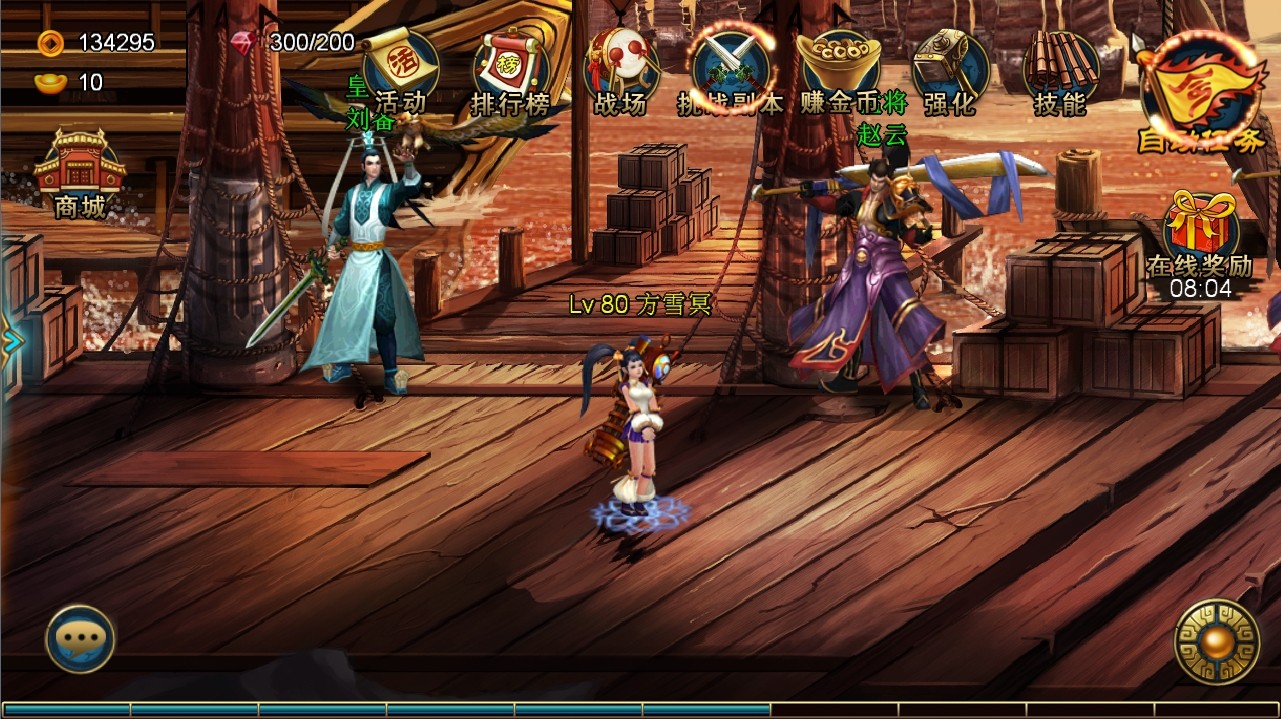Visit the 商城 shop

point(80,175)
